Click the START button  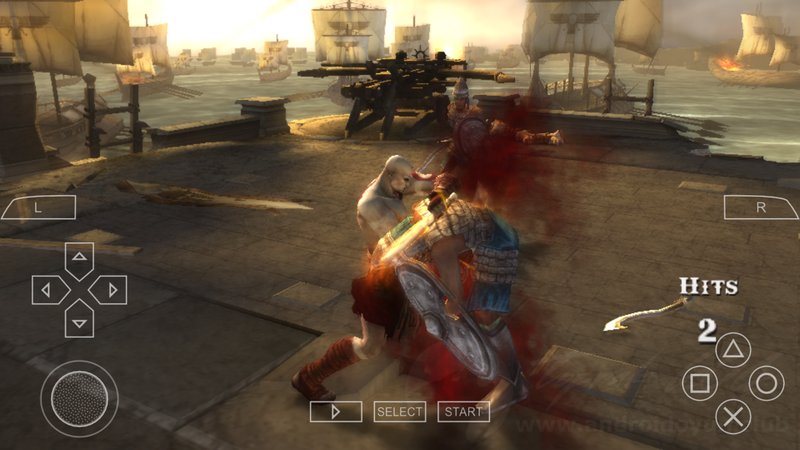tap(463, 411)
